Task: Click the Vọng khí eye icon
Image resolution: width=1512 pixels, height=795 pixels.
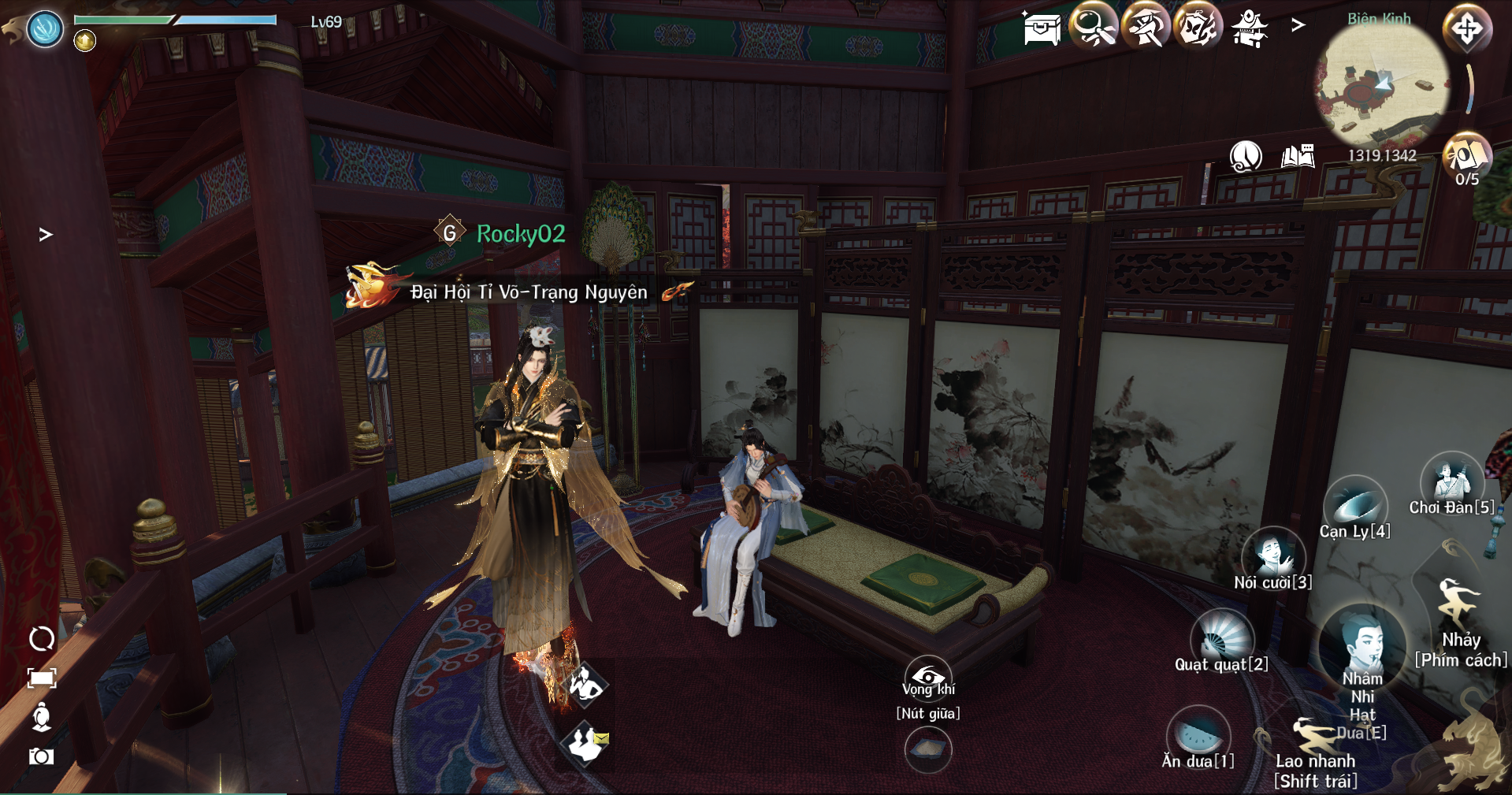Action: (x=927, y=677)
